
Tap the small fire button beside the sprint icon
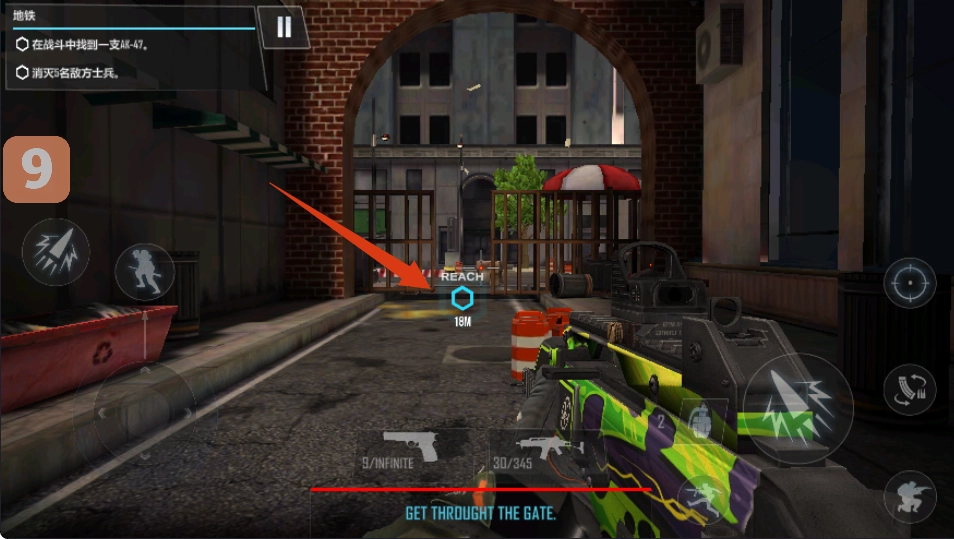56,252
